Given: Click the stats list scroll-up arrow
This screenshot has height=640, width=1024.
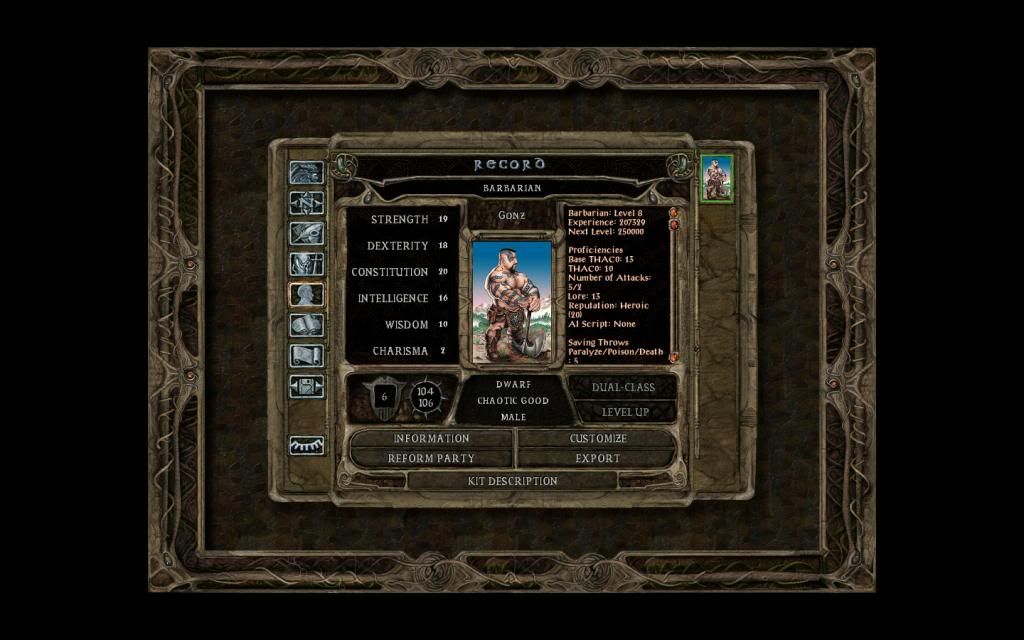Looking at the screenshot, I should point(673,212).
